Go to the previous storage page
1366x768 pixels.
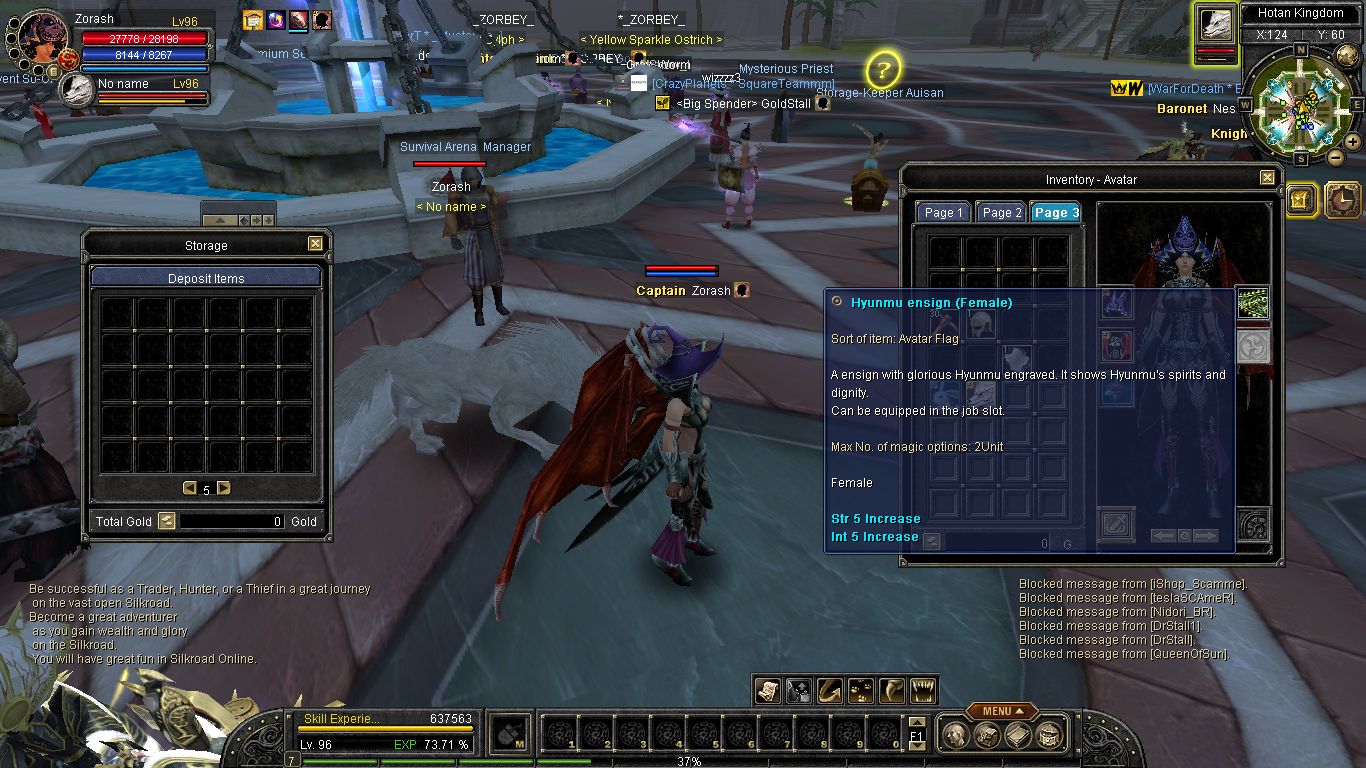pyautogui.click(x=189, y=488)
